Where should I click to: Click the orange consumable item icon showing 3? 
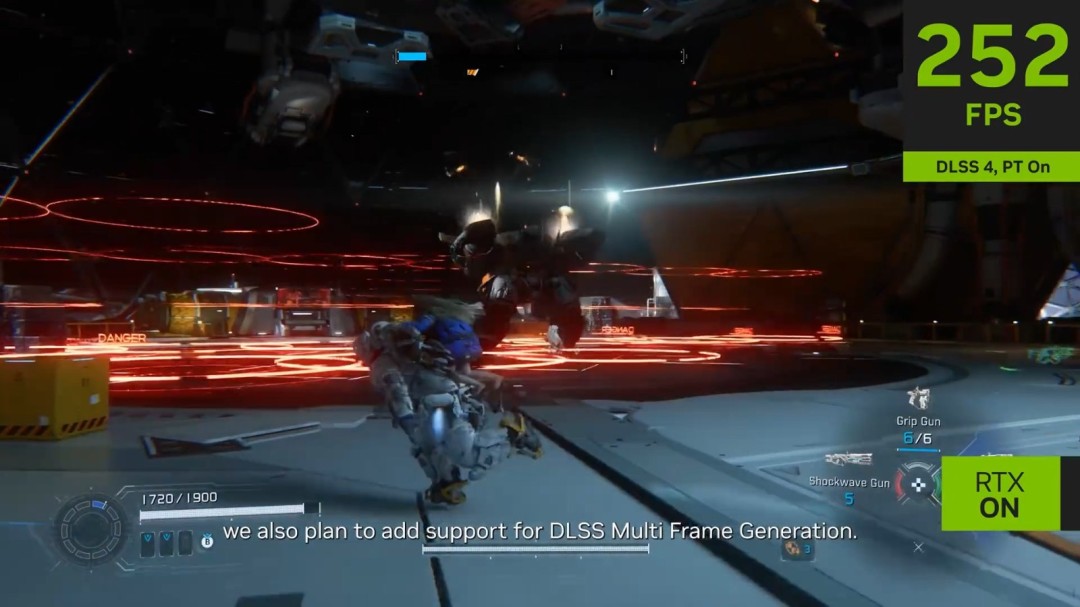[x=794, y=547]
